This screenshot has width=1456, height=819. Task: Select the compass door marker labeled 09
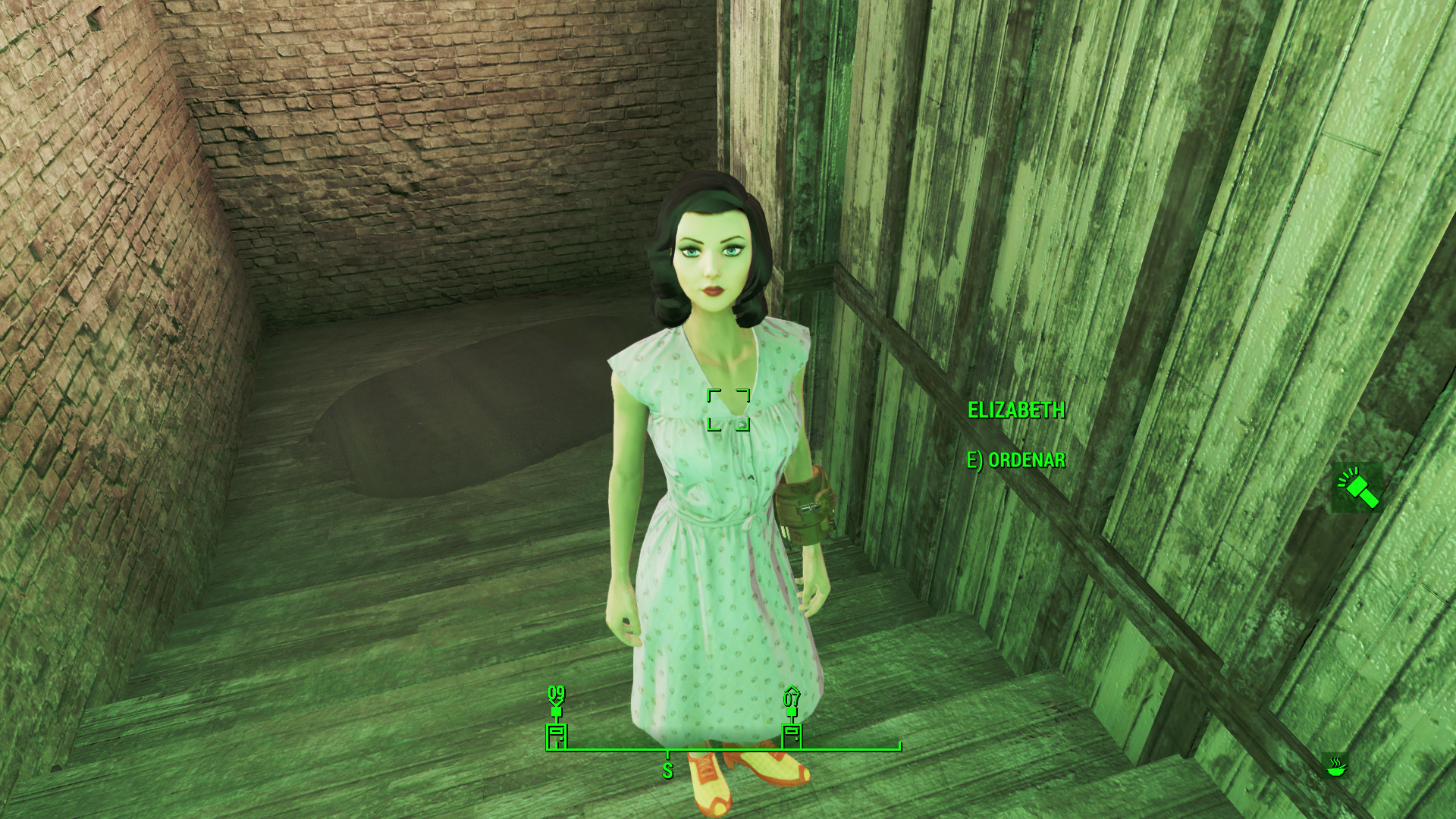click(x=557, y=734)
